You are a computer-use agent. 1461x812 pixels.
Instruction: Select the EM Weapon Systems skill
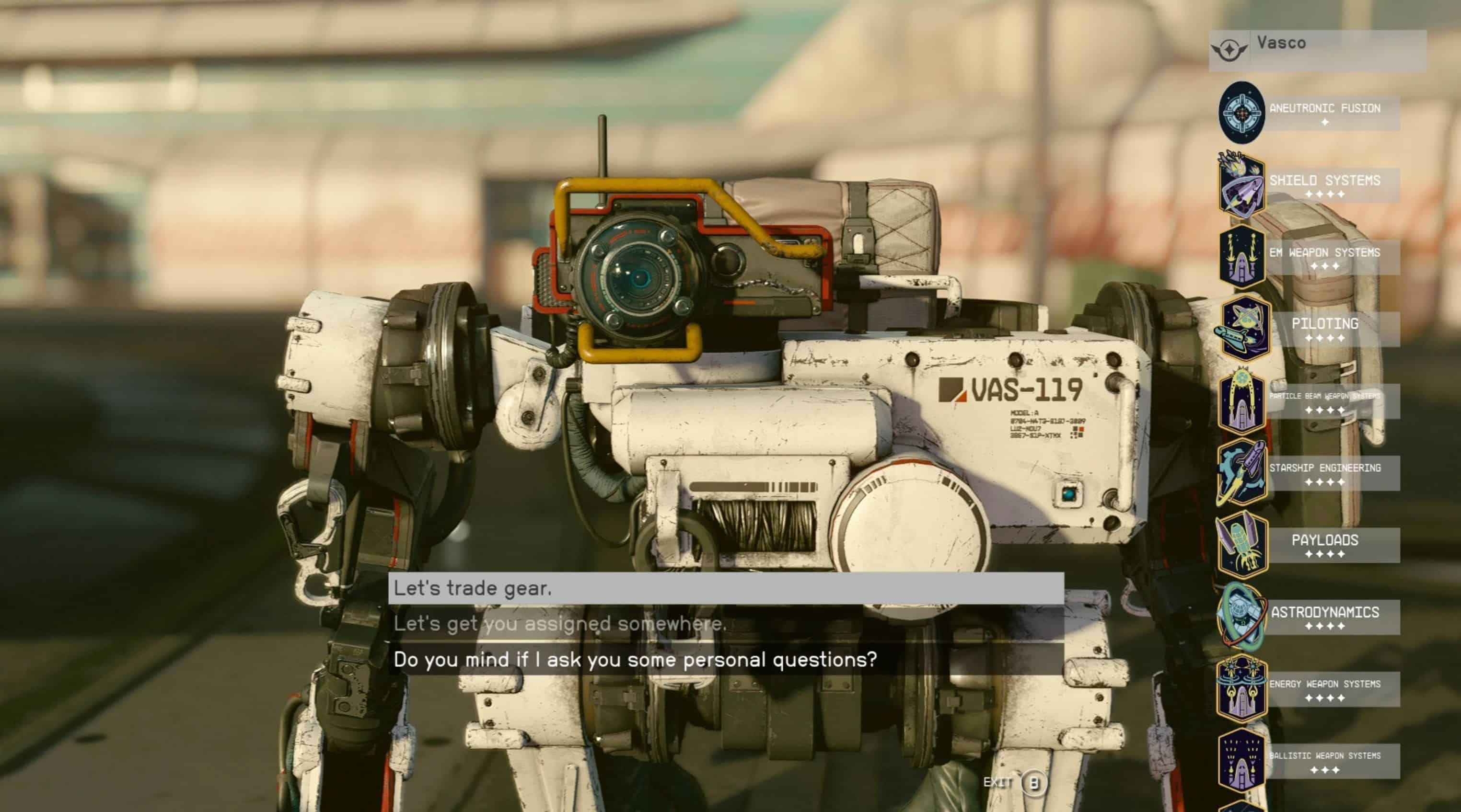pos(1324,257)
